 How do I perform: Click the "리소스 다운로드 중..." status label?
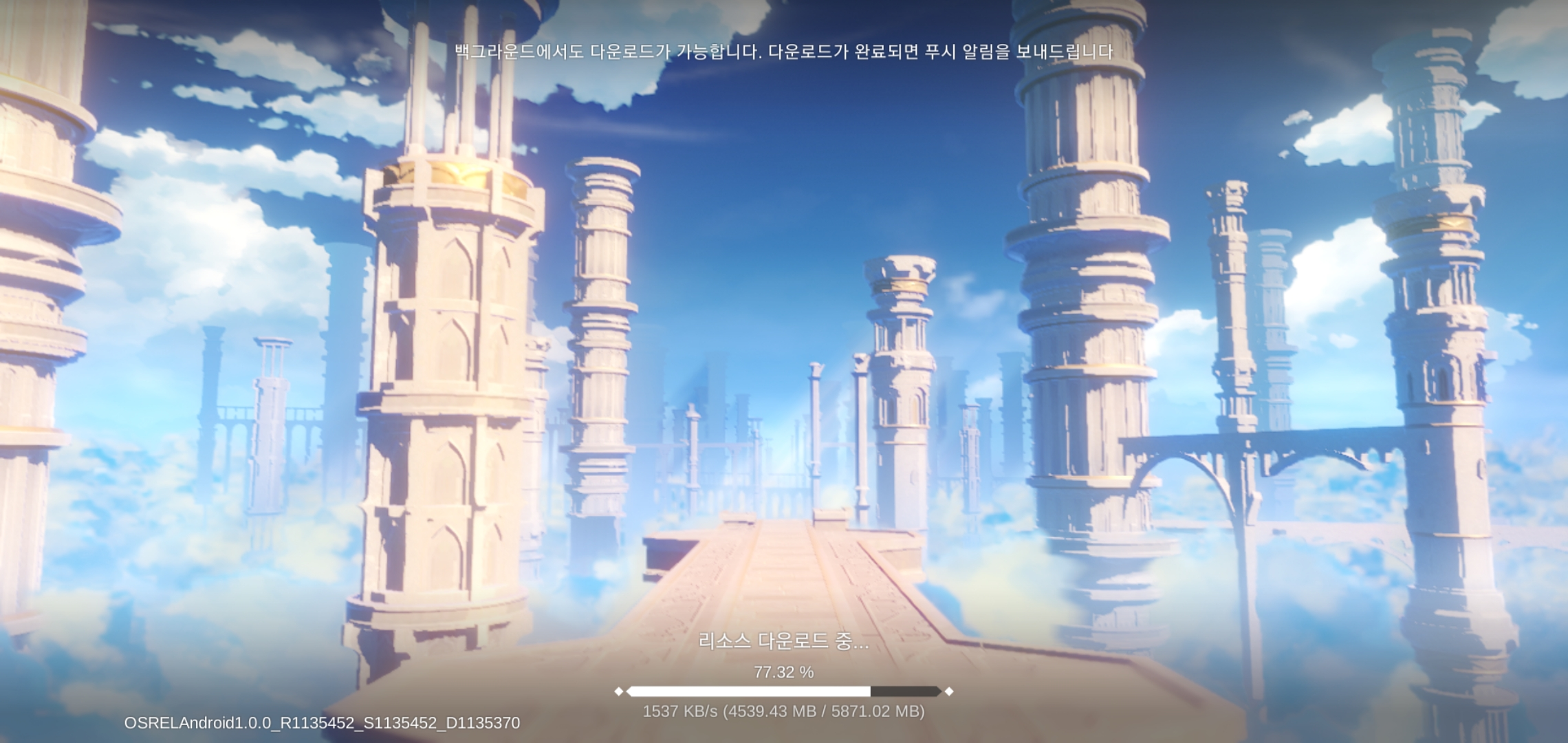(x=772, y=640)
